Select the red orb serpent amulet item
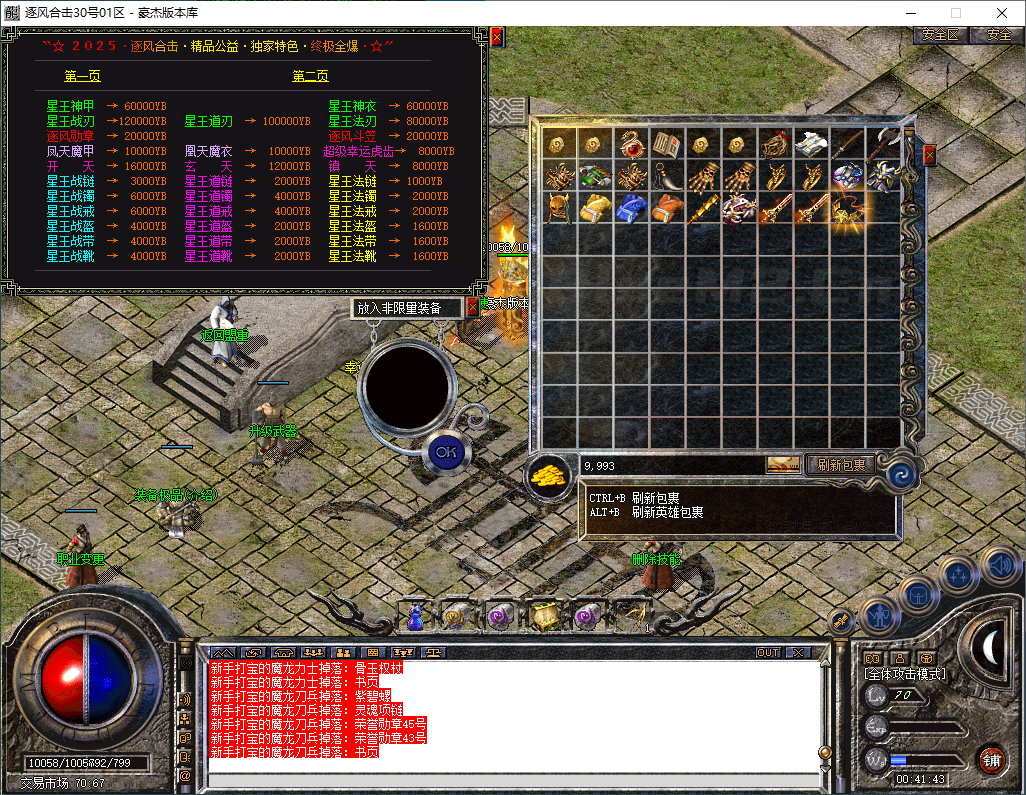The height and width of the screenshot is (795, 1026). coord(631,144)
